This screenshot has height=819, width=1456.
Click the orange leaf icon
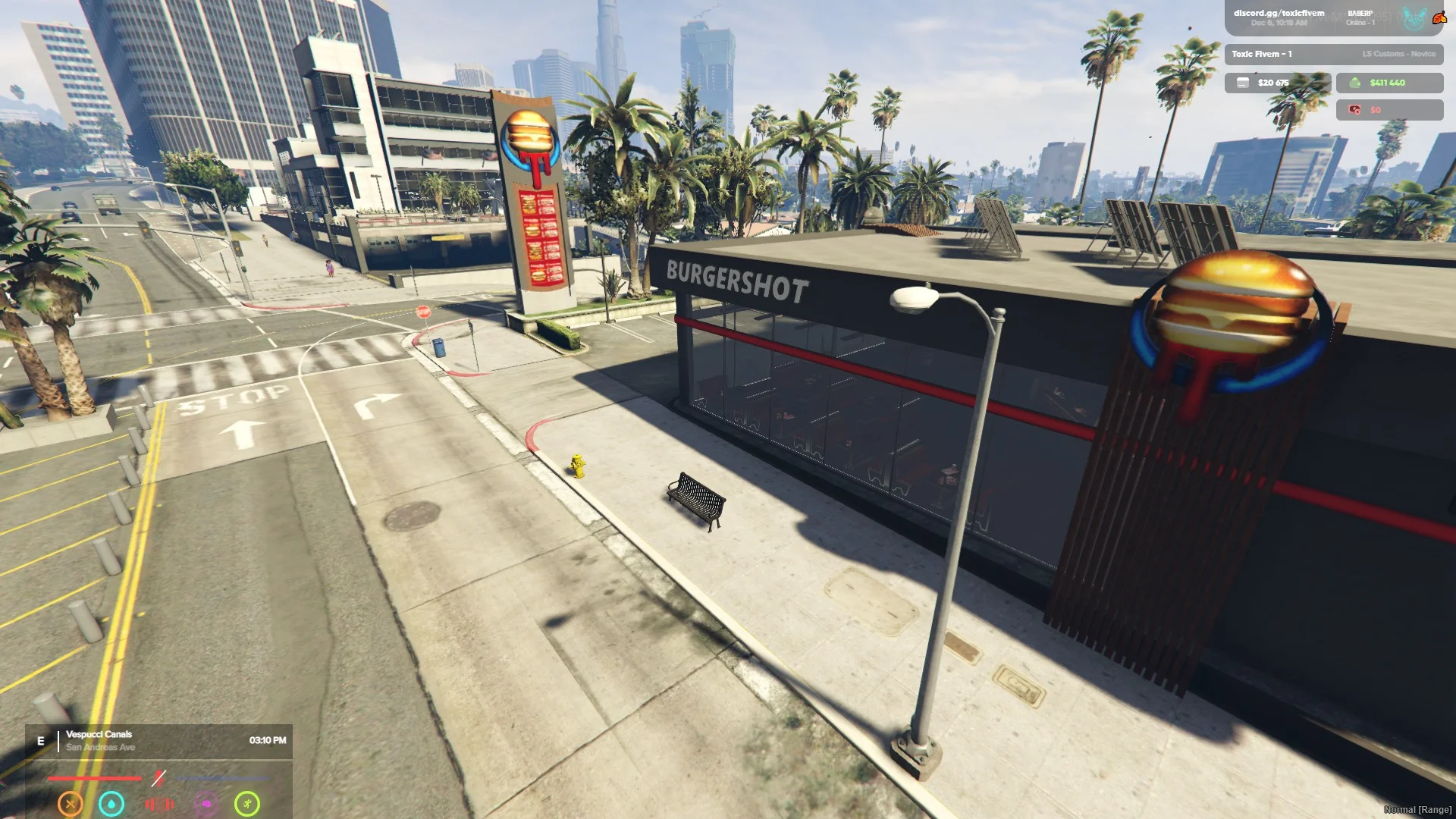[x=1439, y=17]
